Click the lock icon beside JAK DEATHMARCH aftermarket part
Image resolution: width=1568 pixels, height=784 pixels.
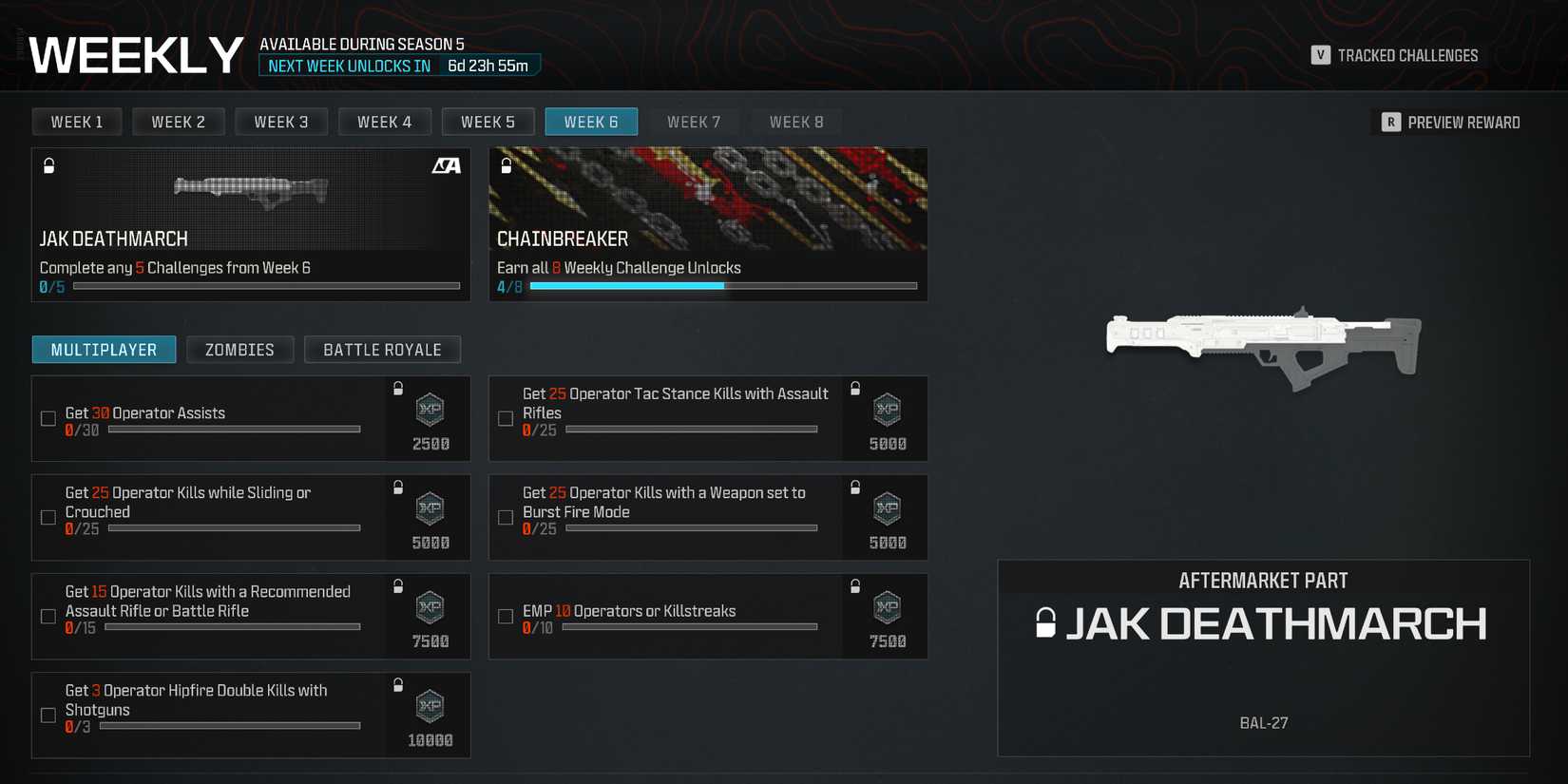(x=1048, y=624)
